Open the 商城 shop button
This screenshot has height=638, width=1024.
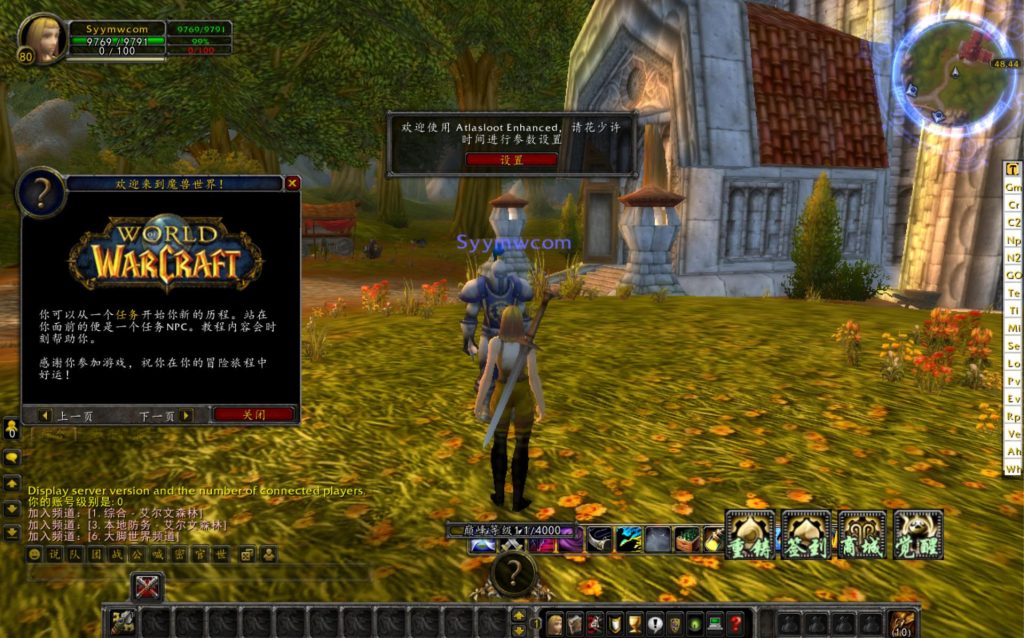click(862, 534)
